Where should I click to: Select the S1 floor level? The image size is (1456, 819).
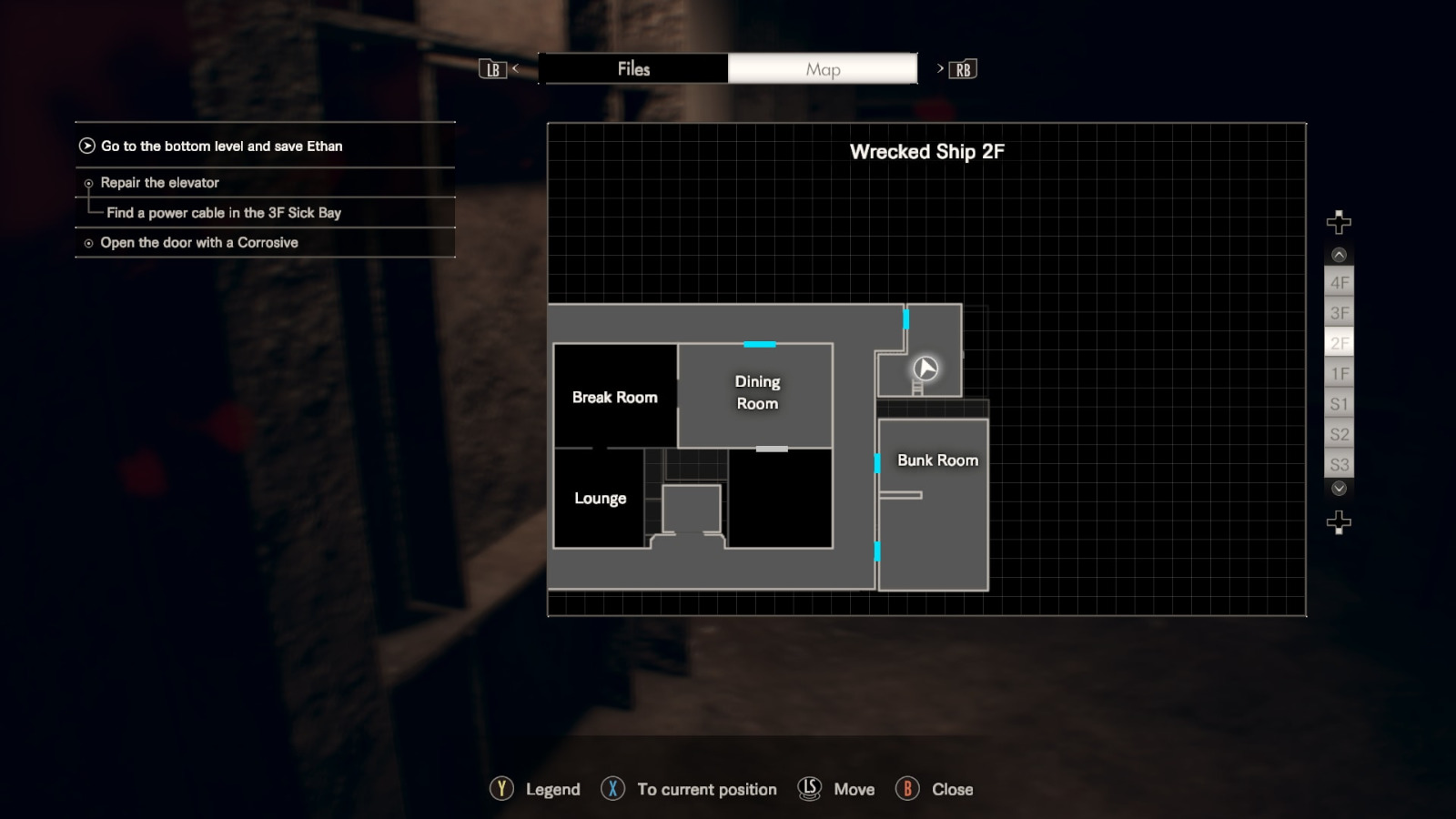coord(1339,403)
